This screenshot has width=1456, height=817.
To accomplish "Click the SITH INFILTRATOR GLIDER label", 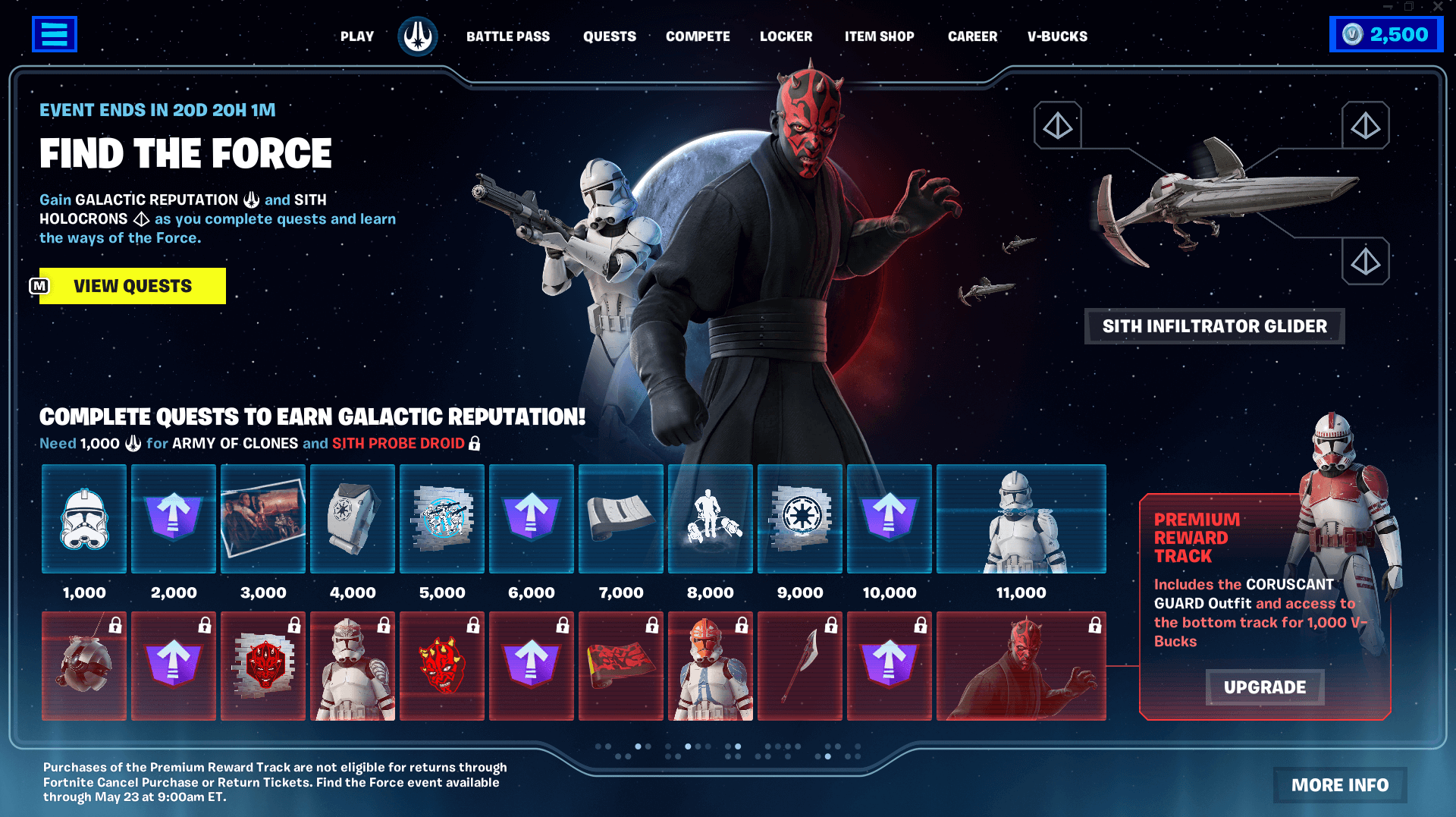I will point(1213,326).
